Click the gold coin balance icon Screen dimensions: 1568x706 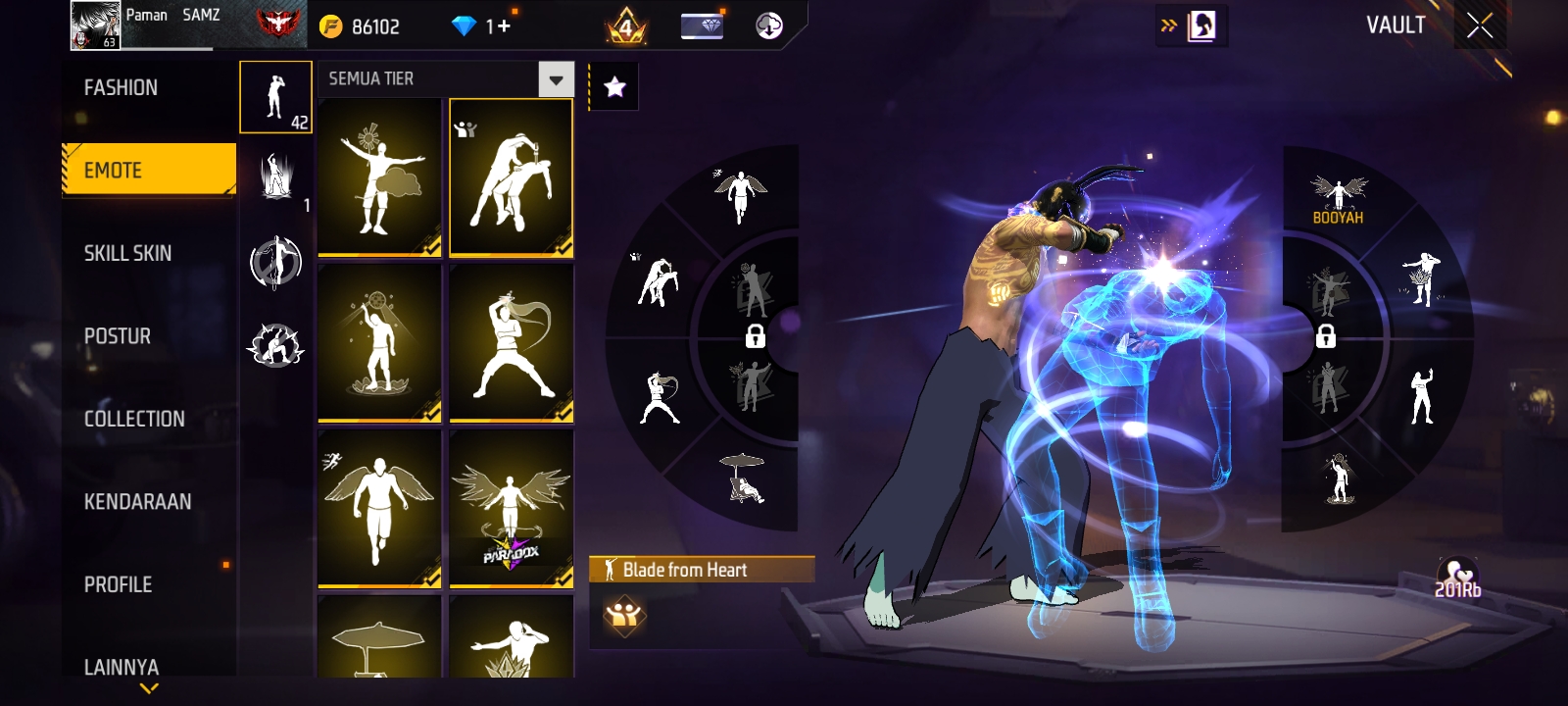tap(331, 27)
